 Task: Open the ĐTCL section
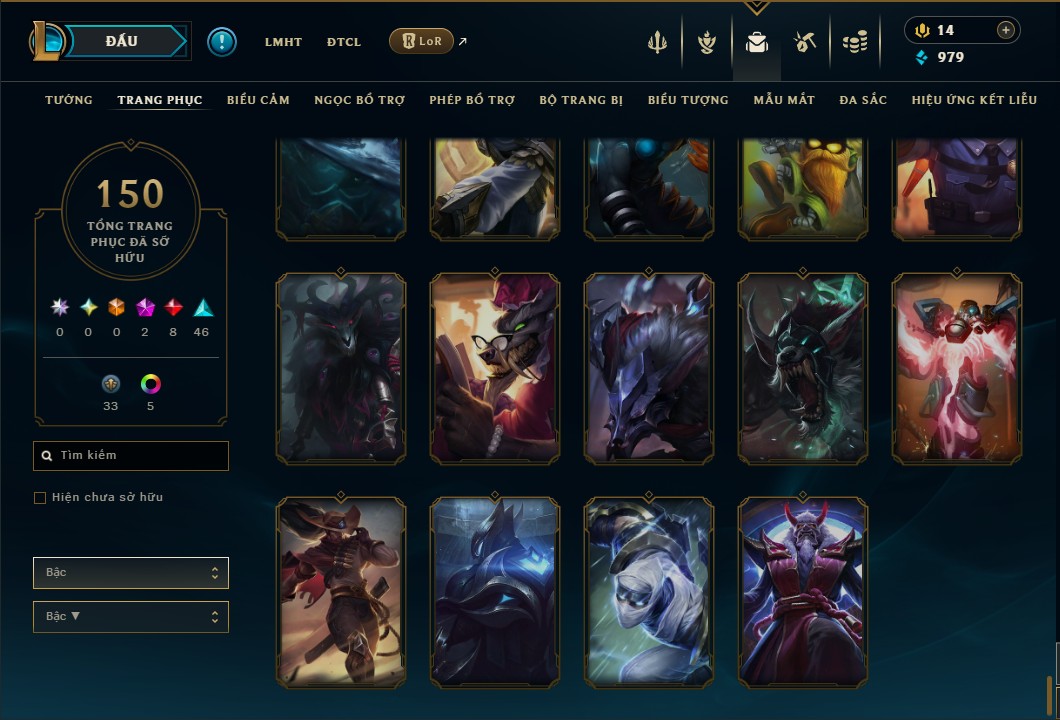click(344, 42)
